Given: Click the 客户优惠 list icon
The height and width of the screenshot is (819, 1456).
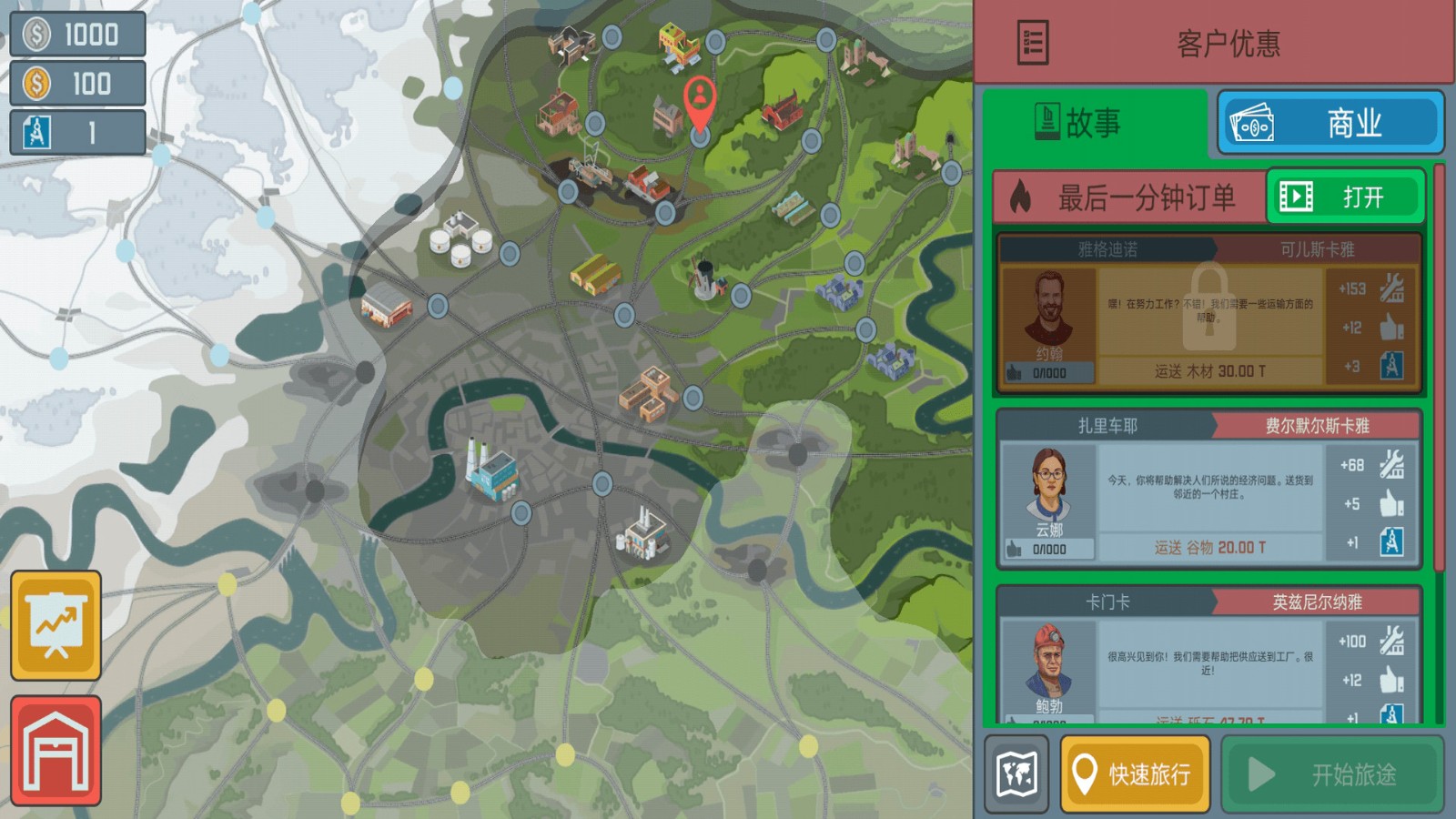Looking at the screenshot, I should click(x=1033, y=43).
